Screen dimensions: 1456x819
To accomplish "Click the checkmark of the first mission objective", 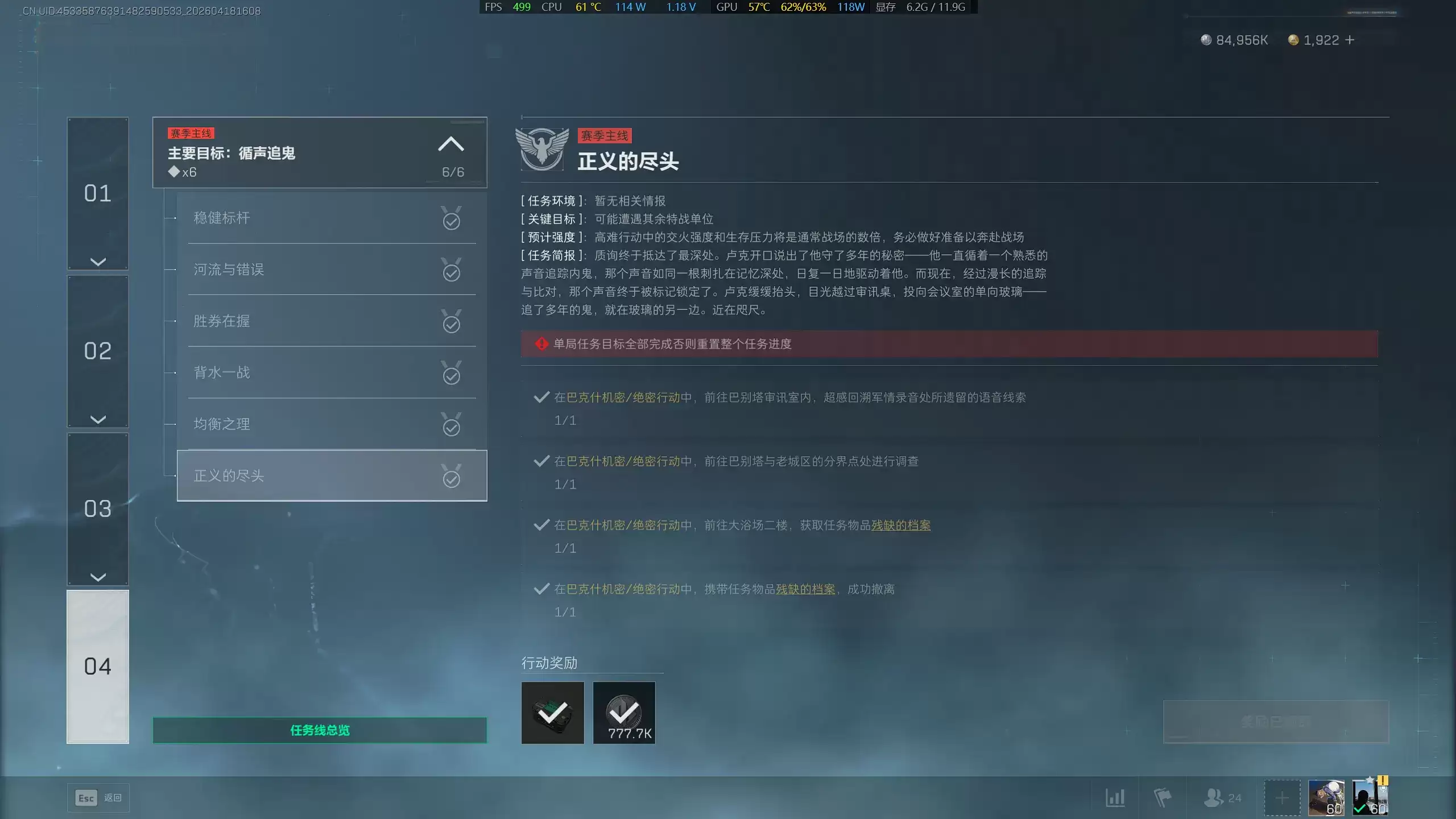I will [x=540, y=397].
